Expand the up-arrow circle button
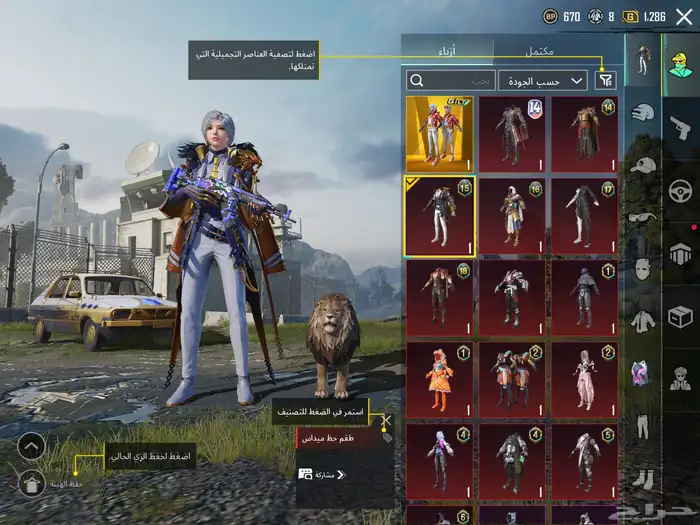This screenshot has height=525, width=700. [31, 446]
